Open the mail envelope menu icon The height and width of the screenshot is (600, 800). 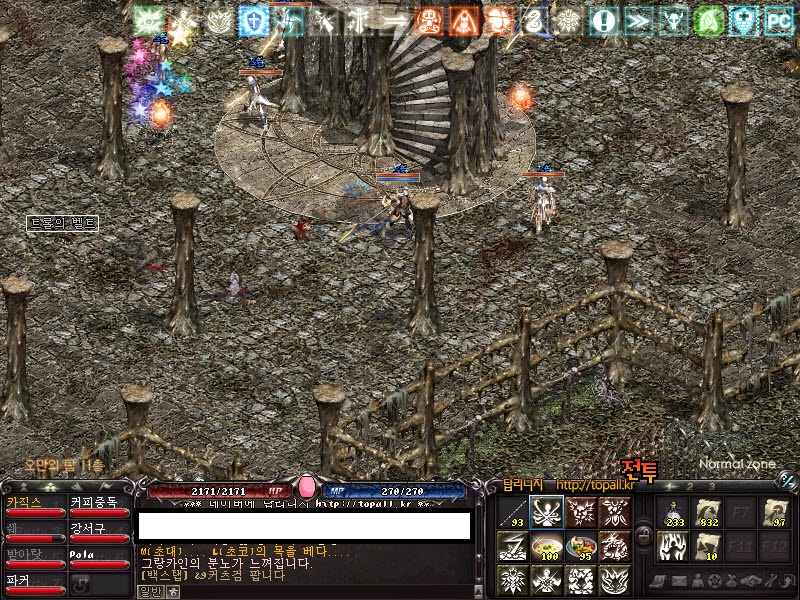677,581
